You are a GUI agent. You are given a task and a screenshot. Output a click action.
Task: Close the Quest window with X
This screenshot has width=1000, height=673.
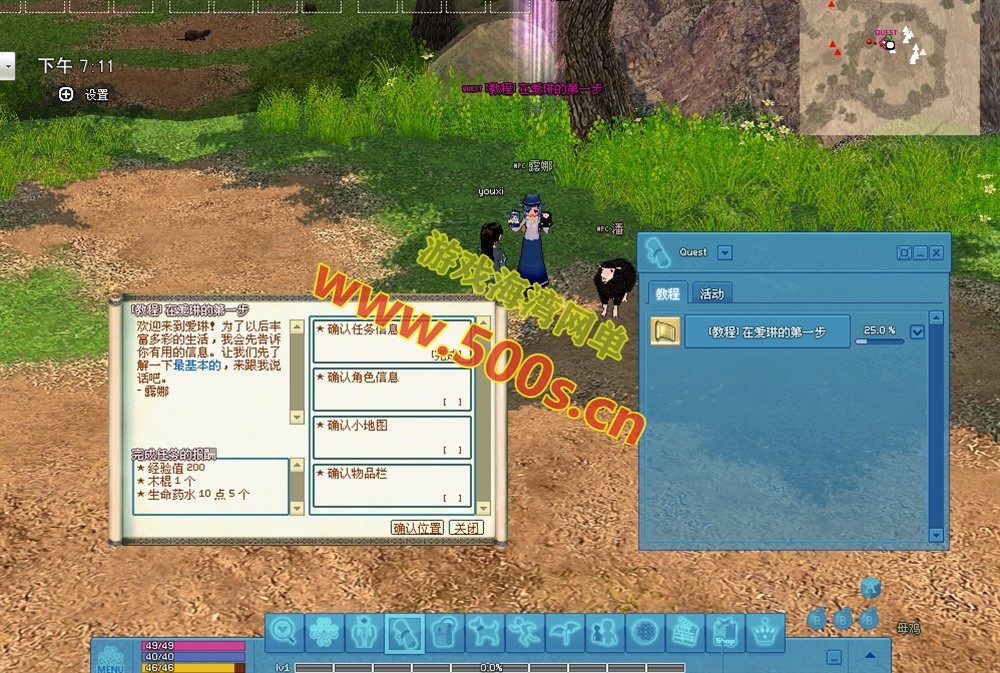[937, 253]
